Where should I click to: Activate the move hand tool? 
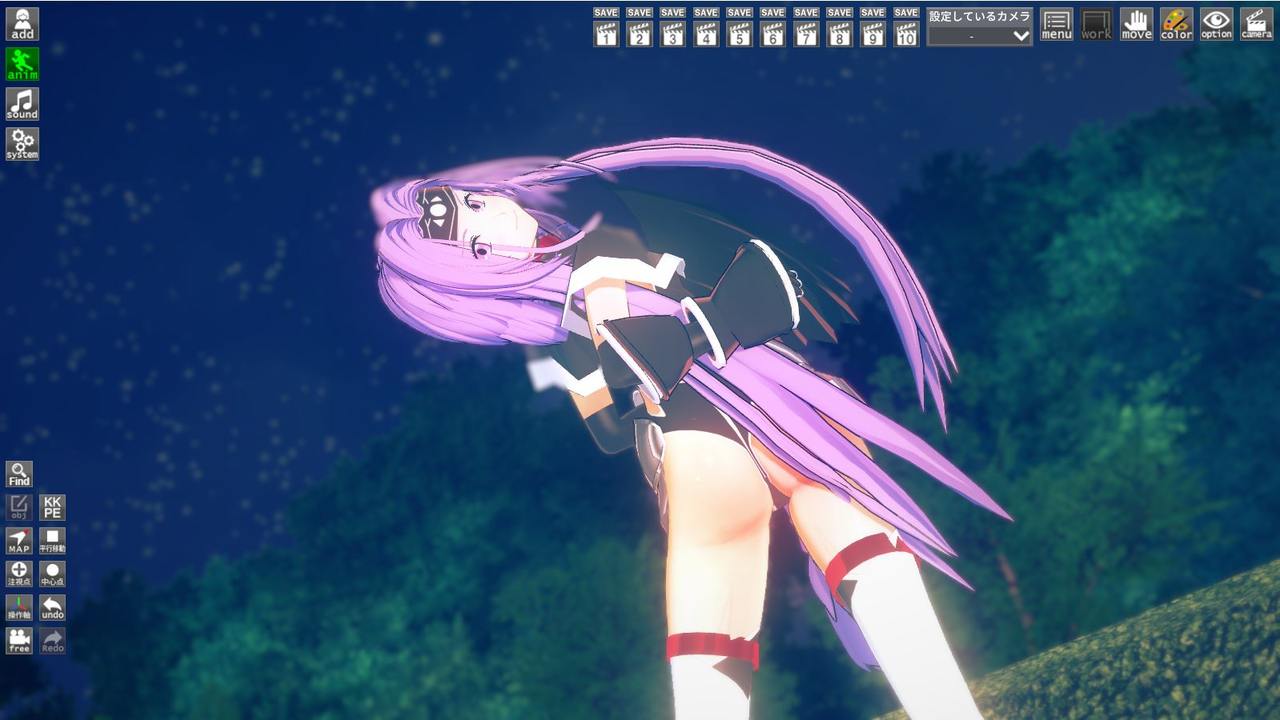tap(1136, 24)
